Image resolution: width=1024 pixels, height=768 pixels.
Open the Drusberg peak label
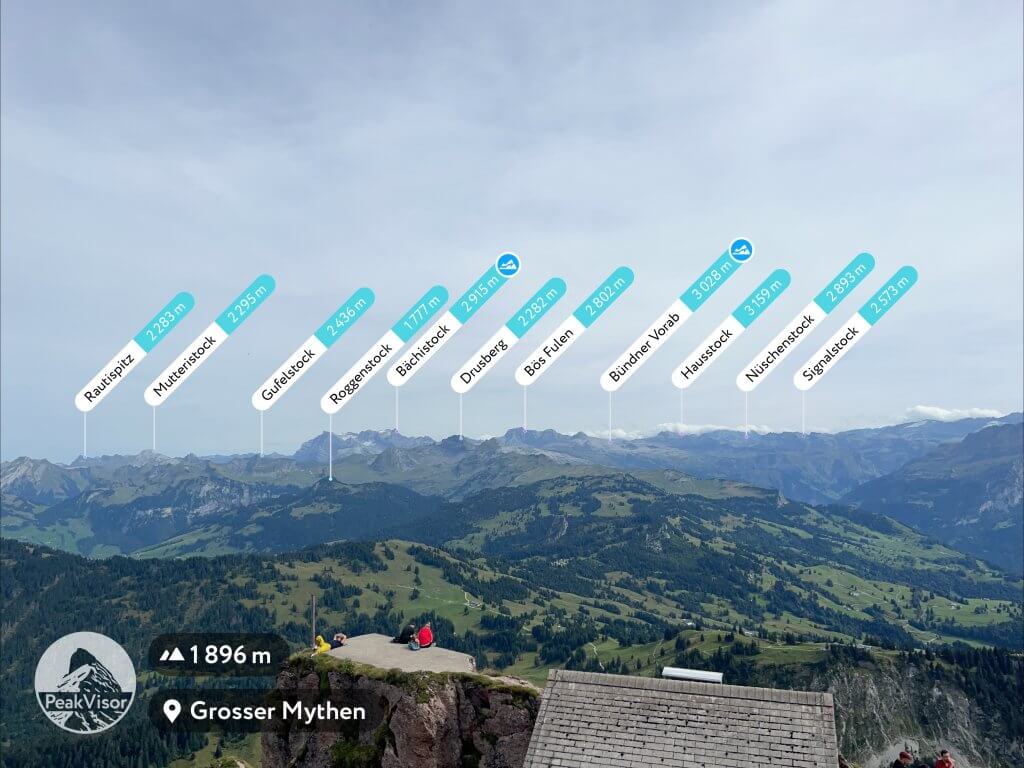point(508,335)
